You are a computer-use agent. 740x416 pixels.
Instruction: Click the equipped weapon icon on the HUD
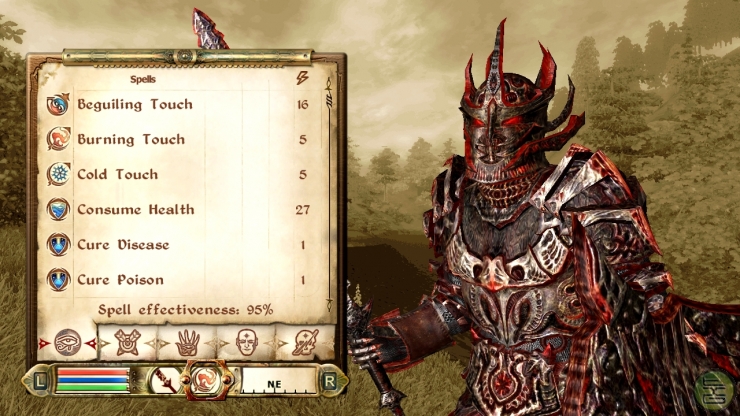tap(164, 380)
